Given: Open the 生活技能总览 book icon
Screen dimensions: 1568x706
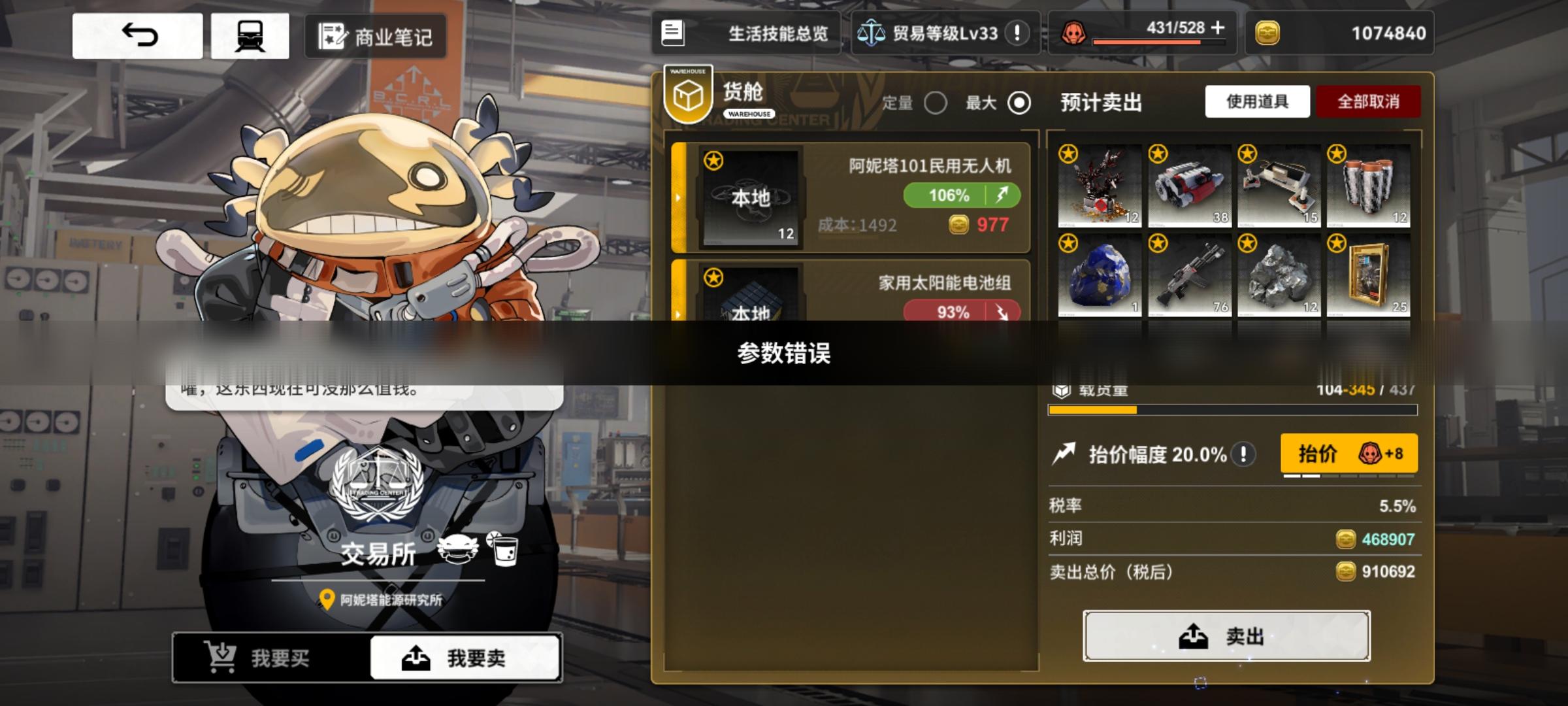Looking at the screenshot, I should coord(673,33).
